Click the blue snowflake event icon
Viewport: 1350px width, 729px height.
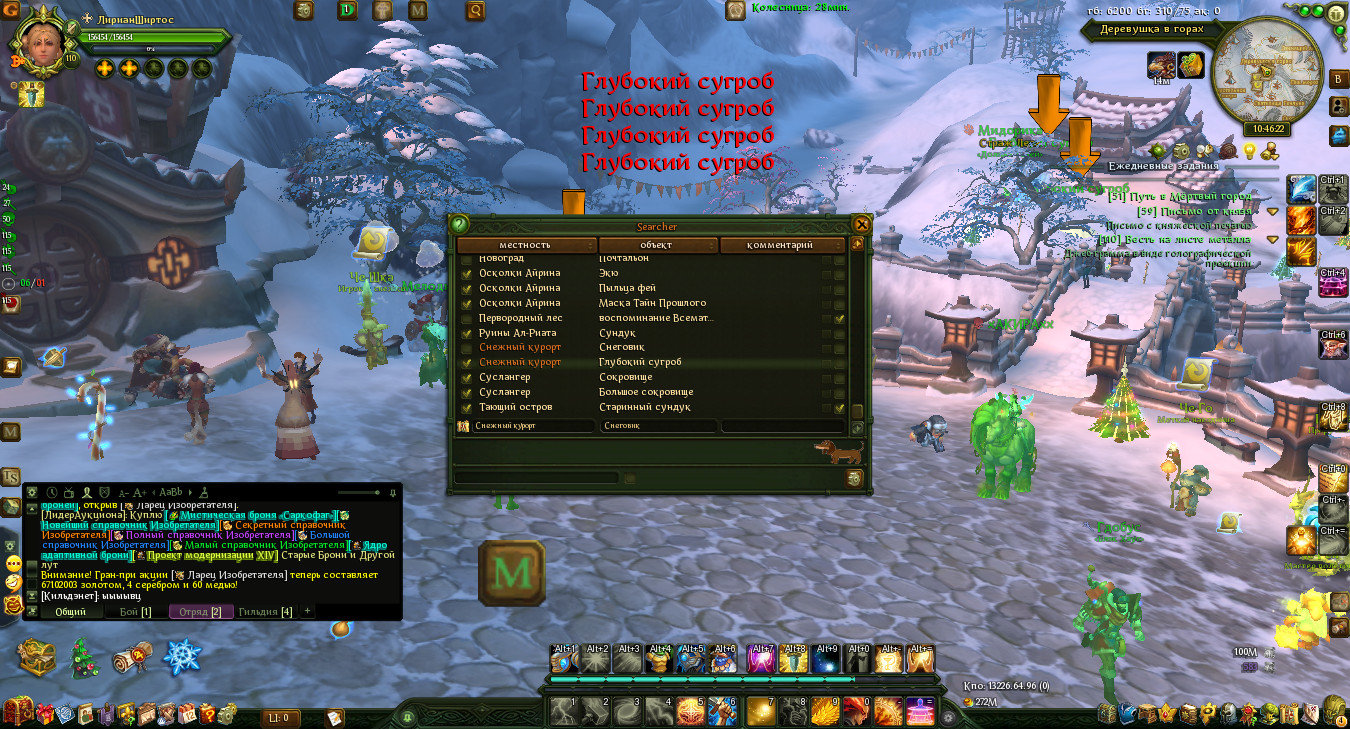click(183, 657)
